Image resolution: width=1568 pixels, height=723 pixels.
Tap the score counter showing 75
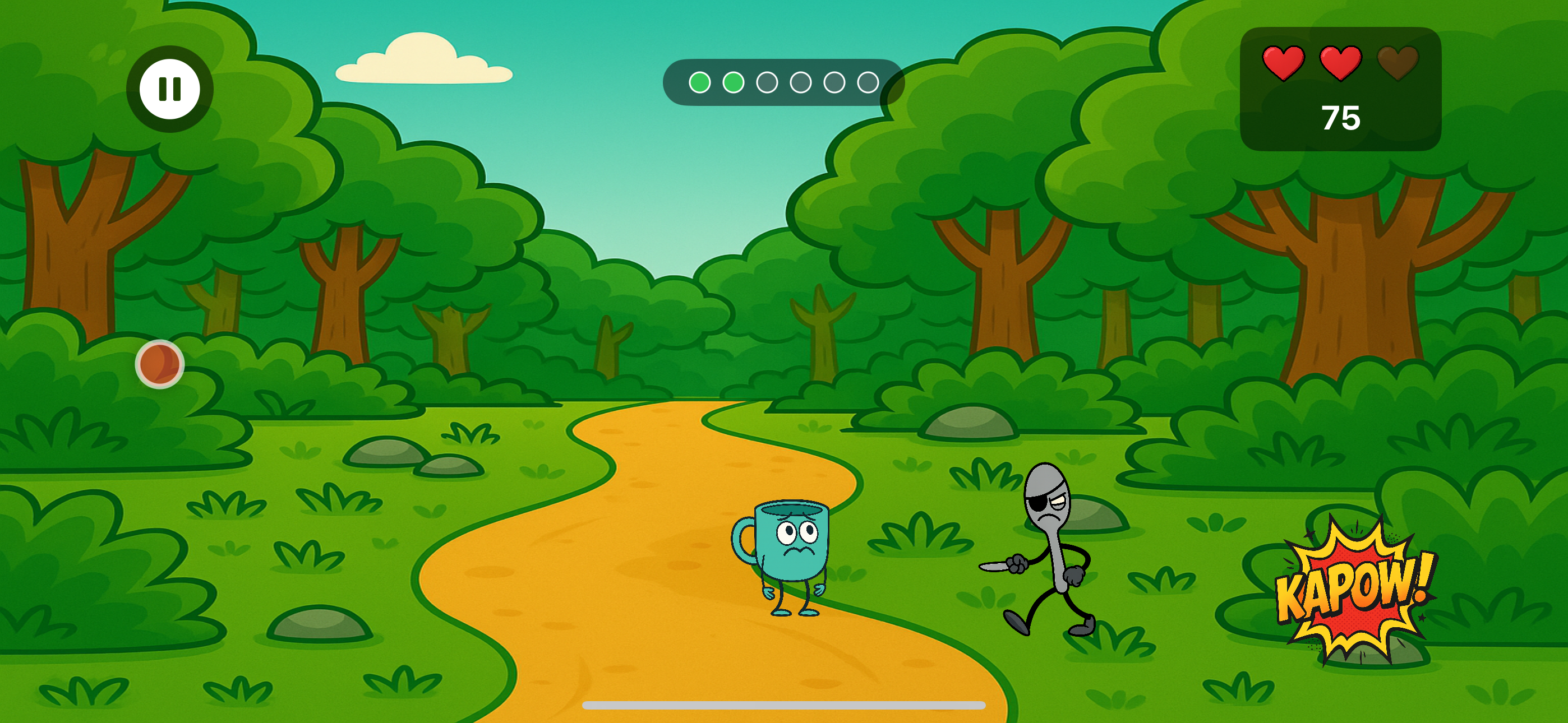[x=1341, y=117]
